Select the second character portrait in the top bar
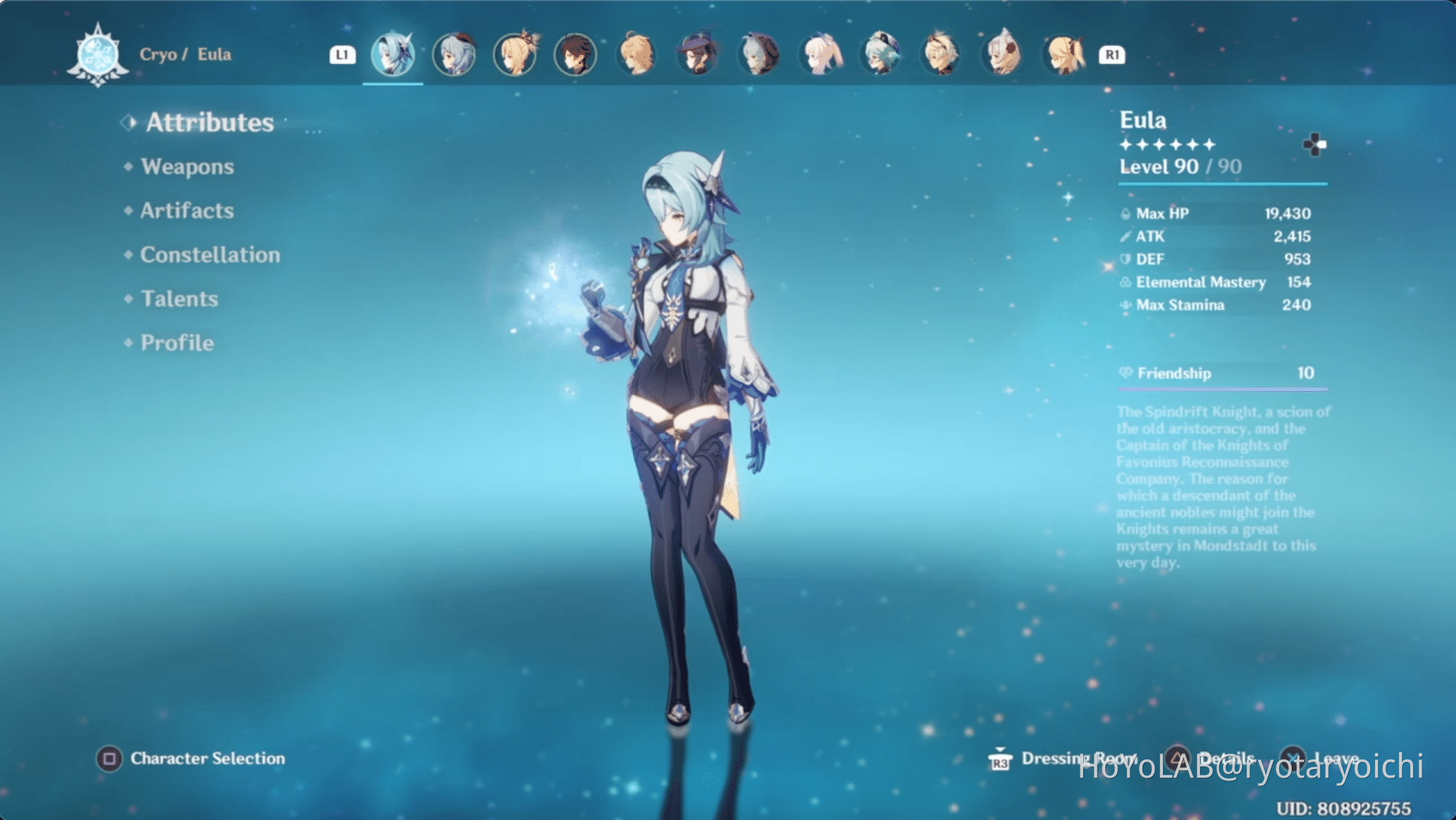This screenshot has height=820, width=1456. pos(453,54)
